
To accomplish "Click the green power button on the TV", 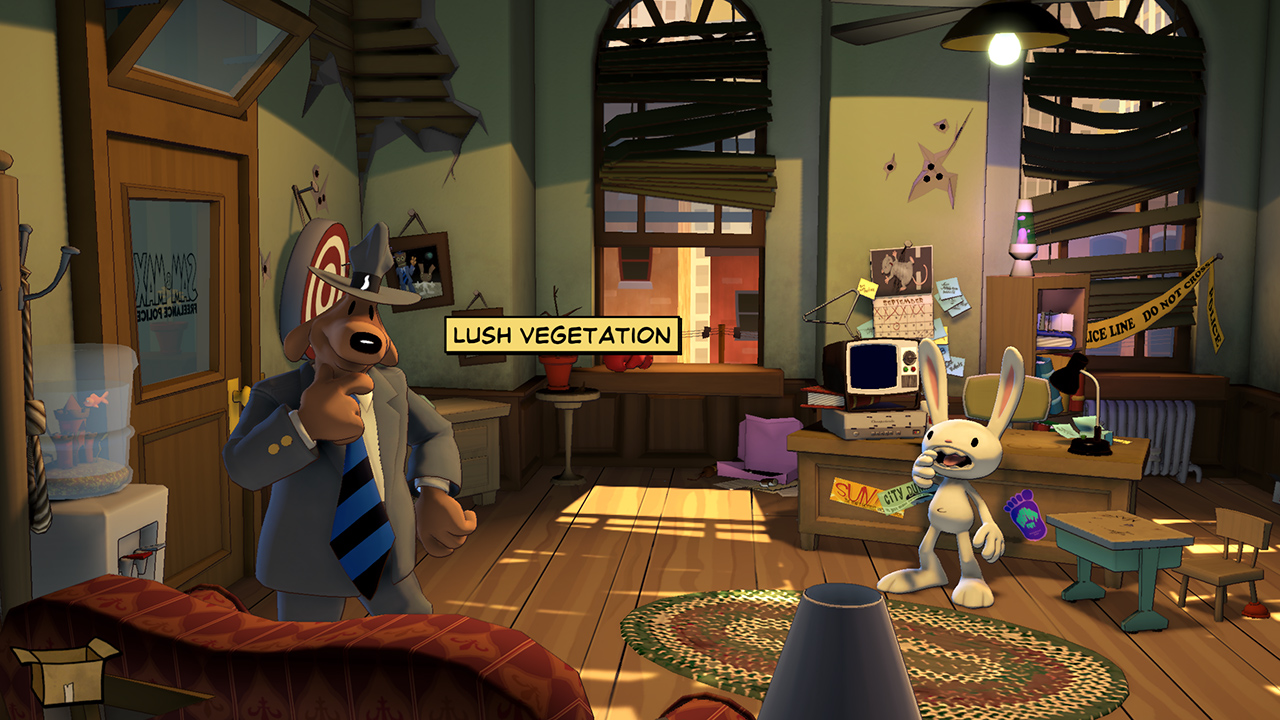I will pyautogui.click(x=906, y=369).
